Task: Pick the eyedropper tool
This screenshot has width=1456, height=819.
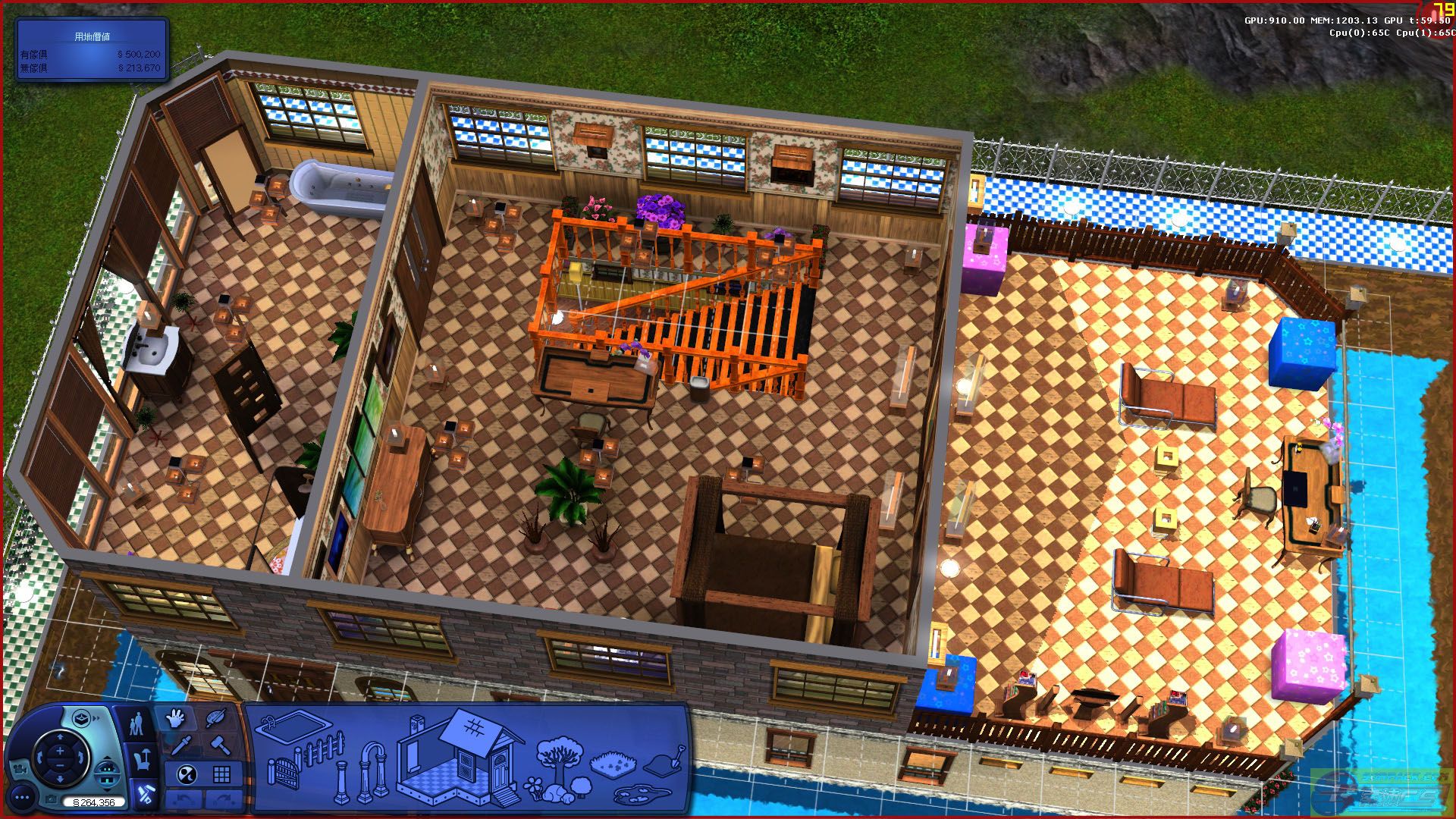Action: [x=180, y=745]
